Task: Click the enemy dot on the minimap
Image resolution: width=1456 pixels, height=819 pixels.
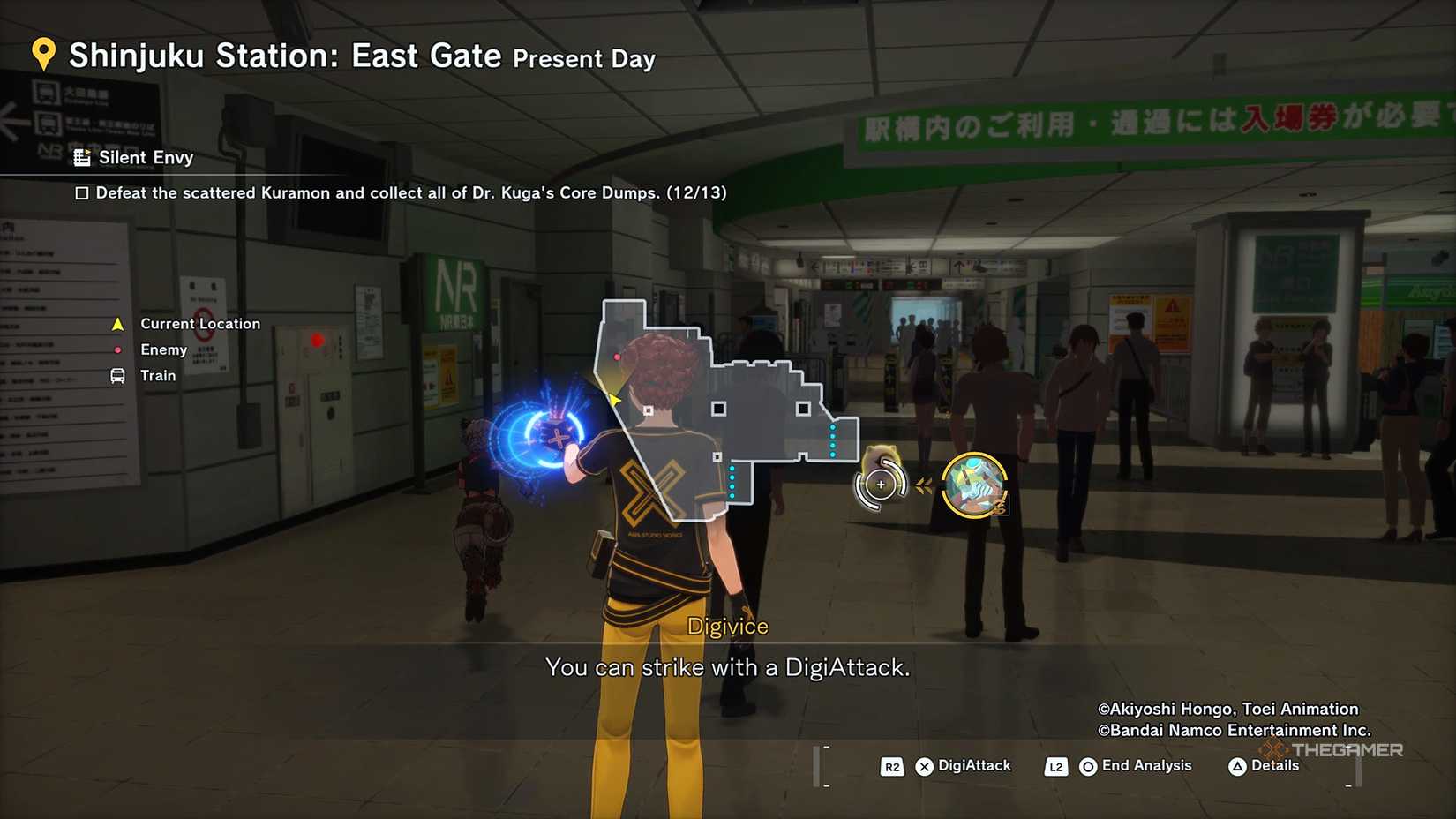Action: 617,356
